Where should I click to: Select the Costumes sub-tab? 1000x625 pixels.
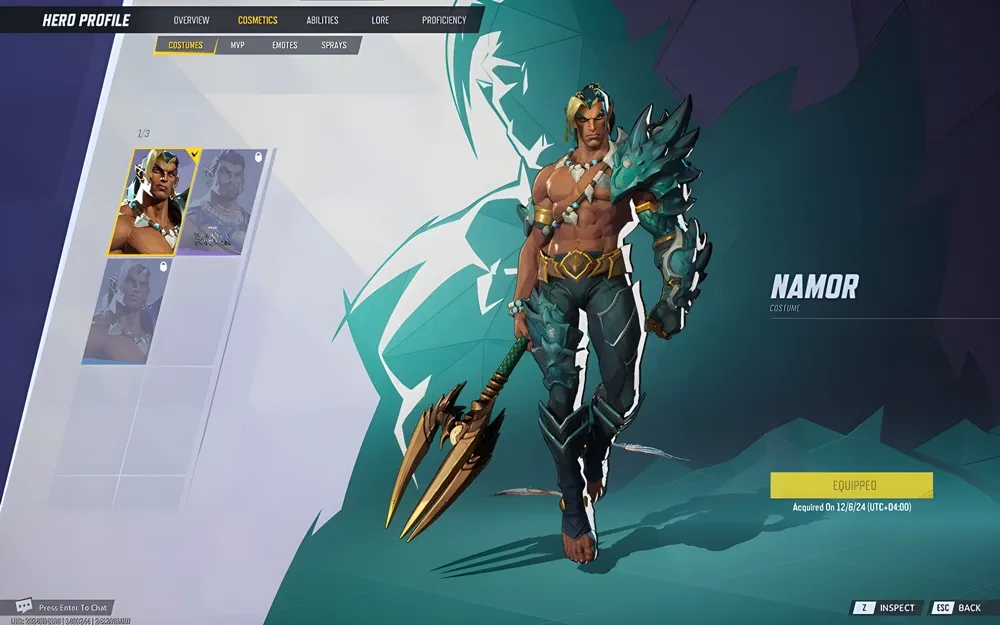(x=185, y=45)
